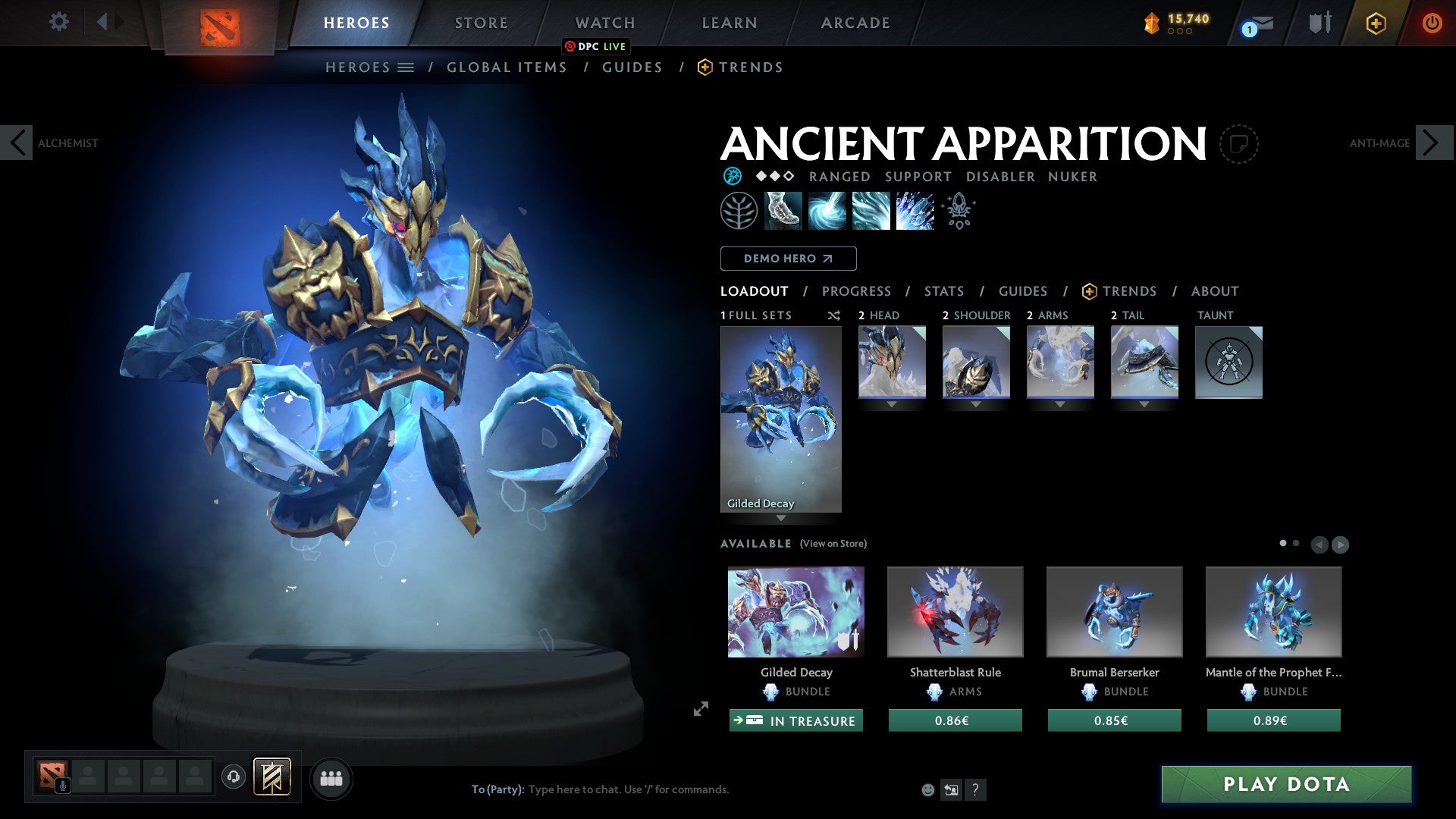Image resolution: width=1456 pixels, height=819 pixels.
Task: Toggle the microphone on your party avatar
Action: pos(63,786)
